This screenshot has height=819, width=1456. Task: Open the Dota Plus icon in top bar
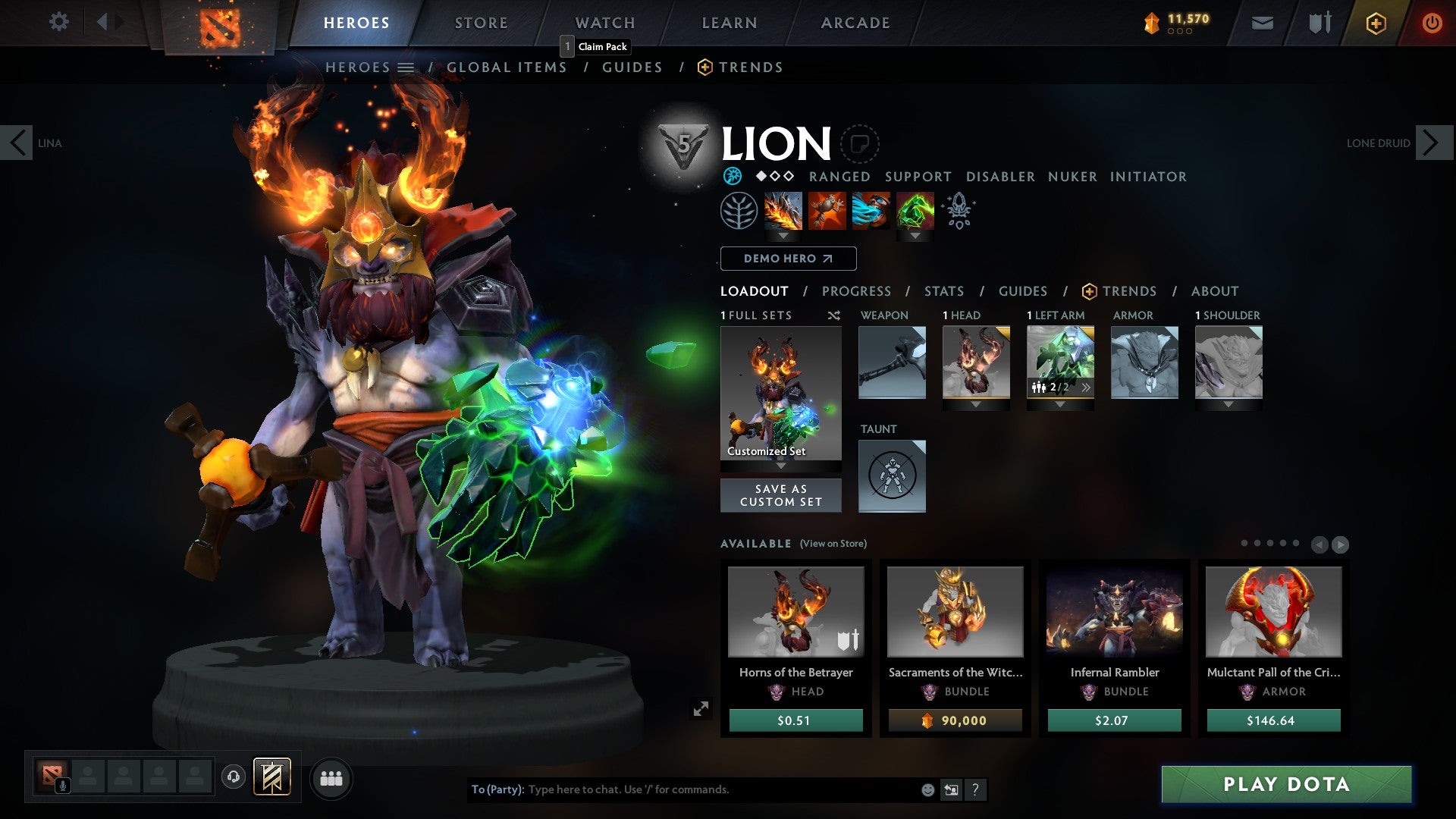click(1376, 24)
